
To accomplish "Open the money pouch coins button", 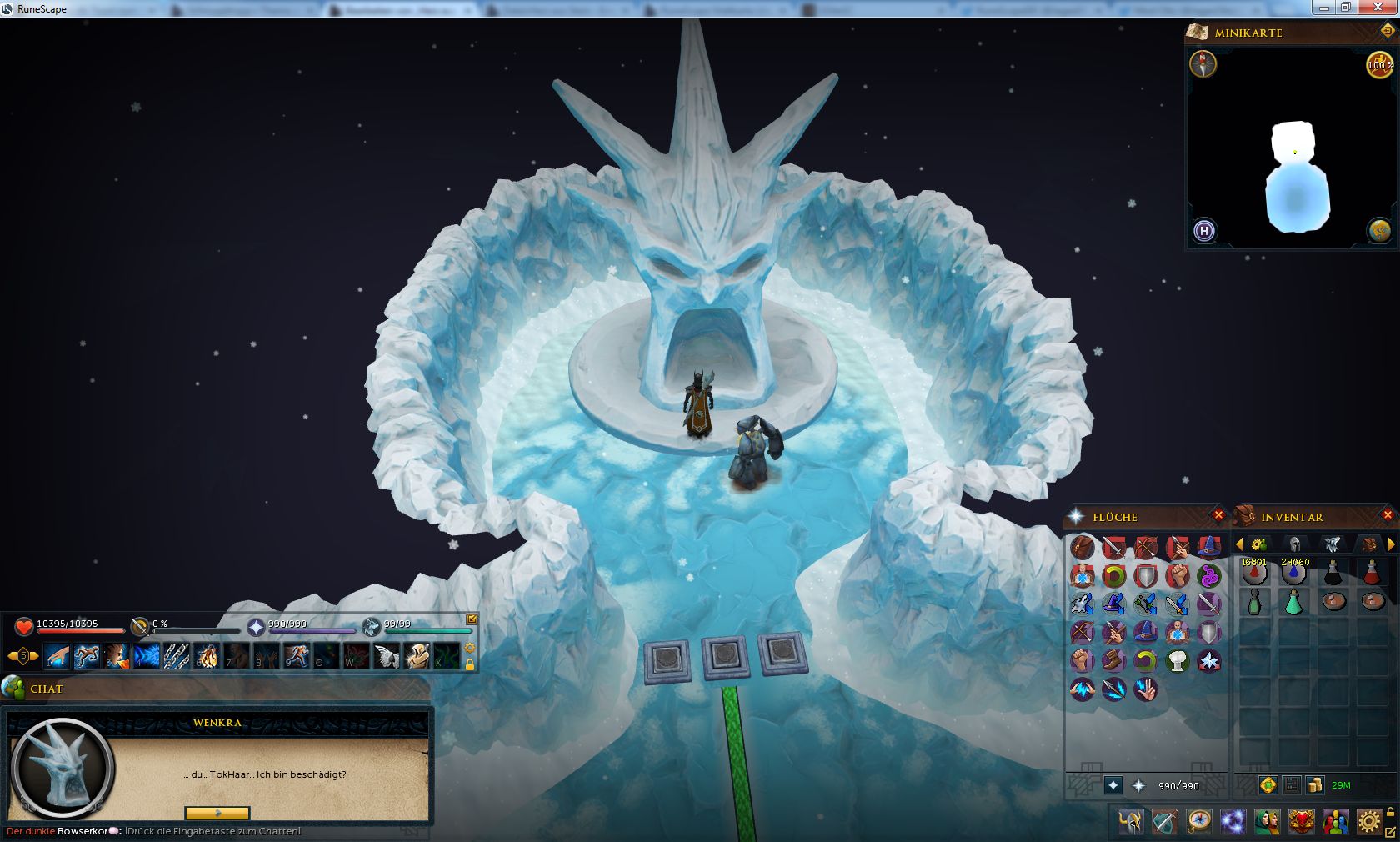I will [x=1315, y=784].
